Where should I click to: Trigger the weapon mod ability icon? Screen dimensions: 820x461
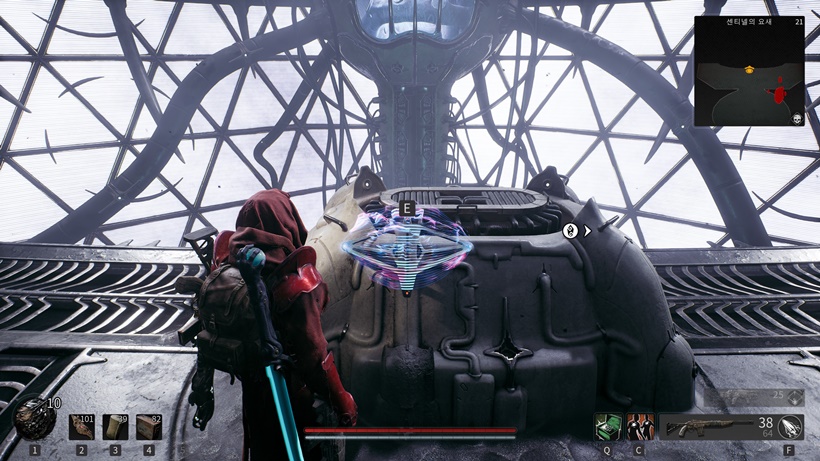790,427
